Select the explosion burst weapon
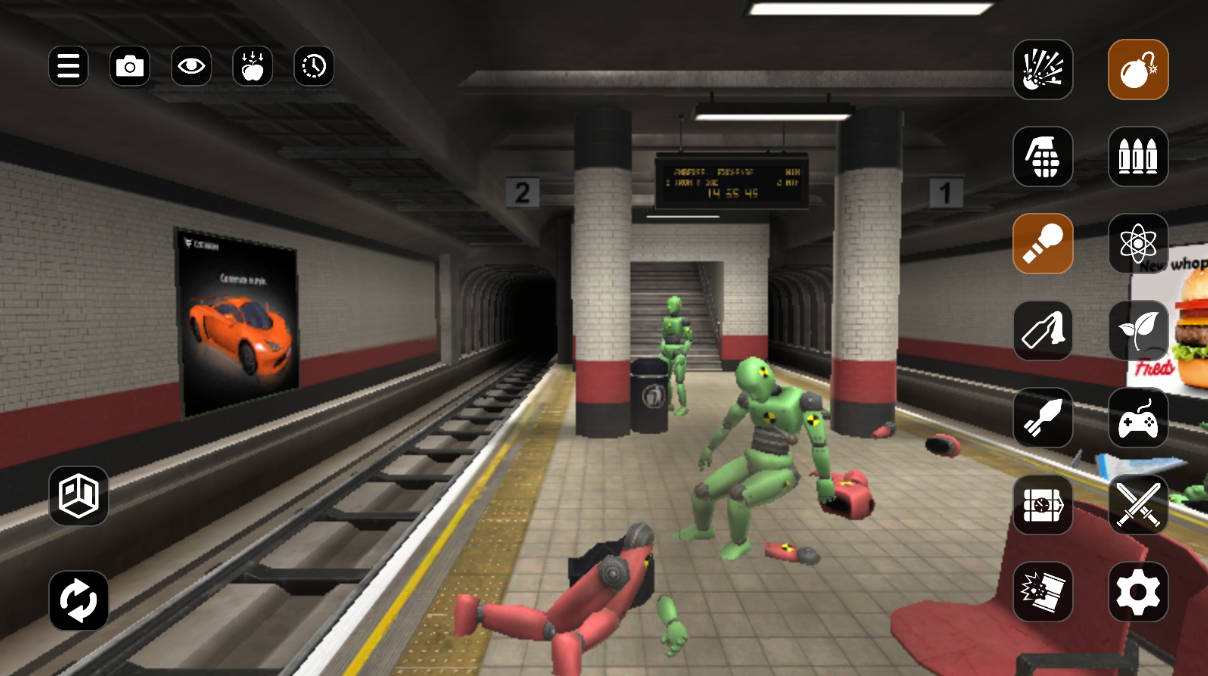The width and height of the screenshot is (1208, 676). click(x=1043, y=69)
